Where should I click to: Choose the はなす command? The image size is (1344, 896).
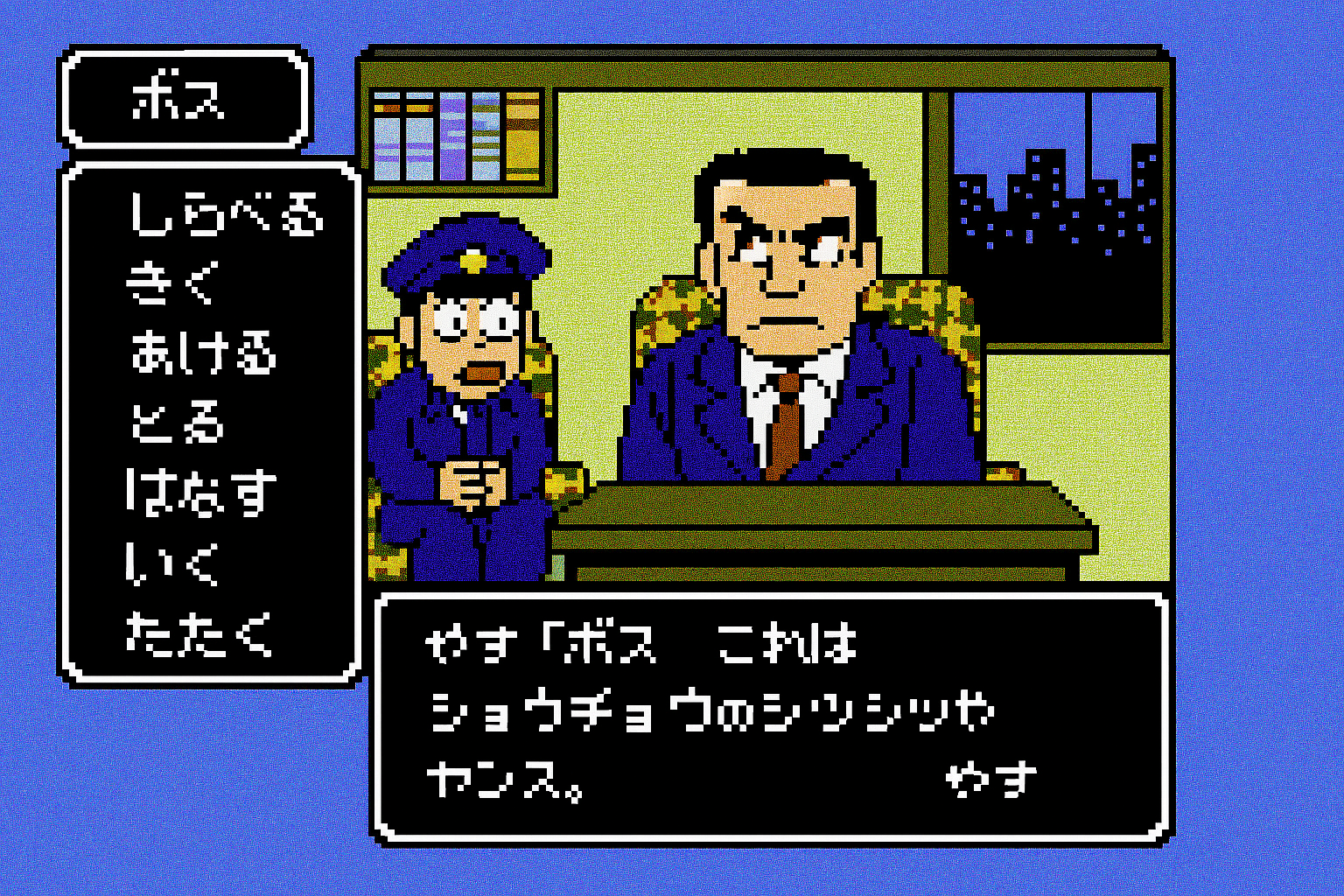(201, 492)
